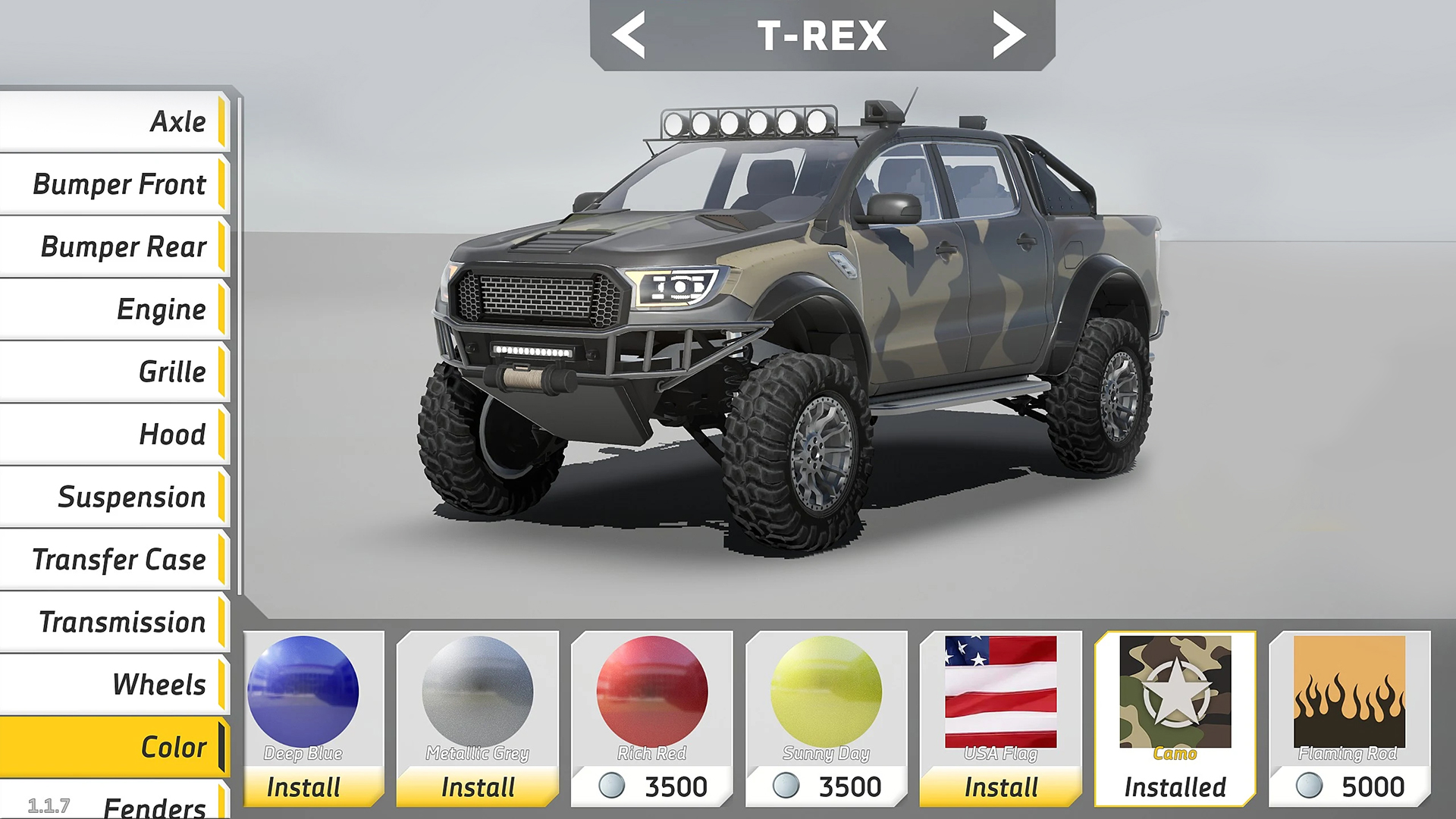Click the previous vehicle arrow
Viewport: 1456px width, 819px height.
(x=631, y=34)
